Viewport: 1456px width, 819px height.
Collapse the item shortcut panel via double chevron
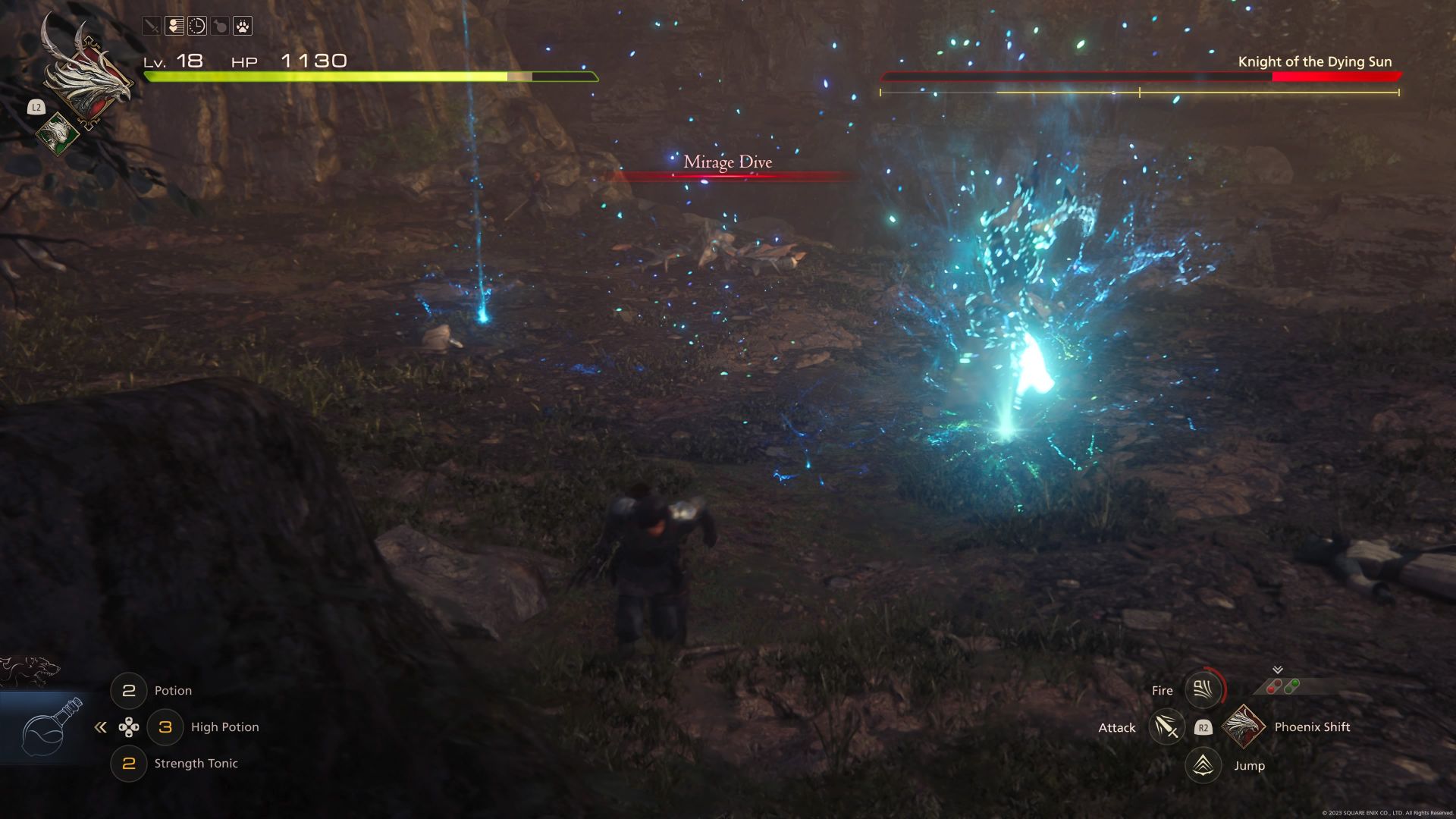pos(101,726)
